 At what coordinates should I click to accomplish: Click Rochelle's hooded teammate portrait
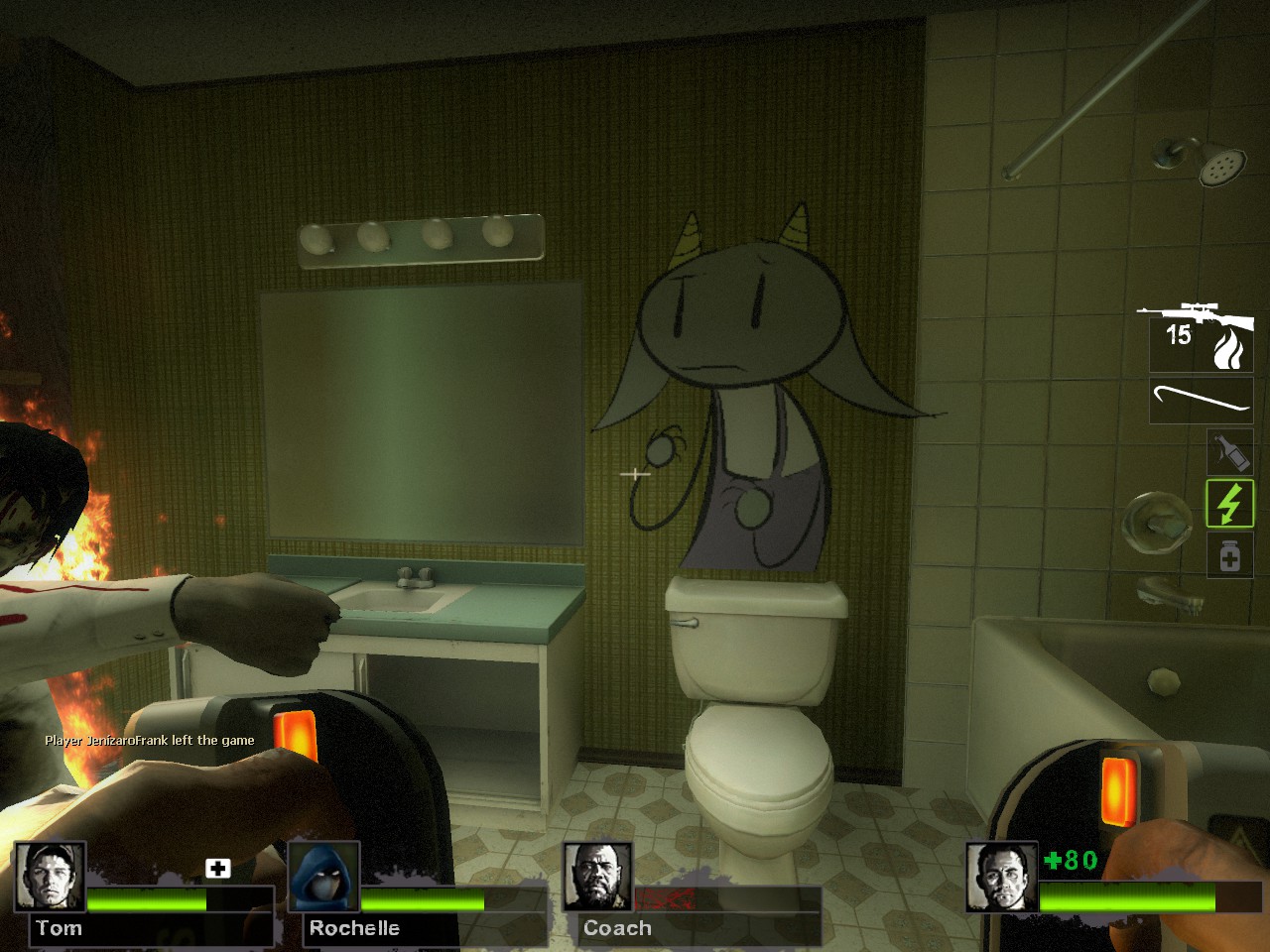click(324, 876)
